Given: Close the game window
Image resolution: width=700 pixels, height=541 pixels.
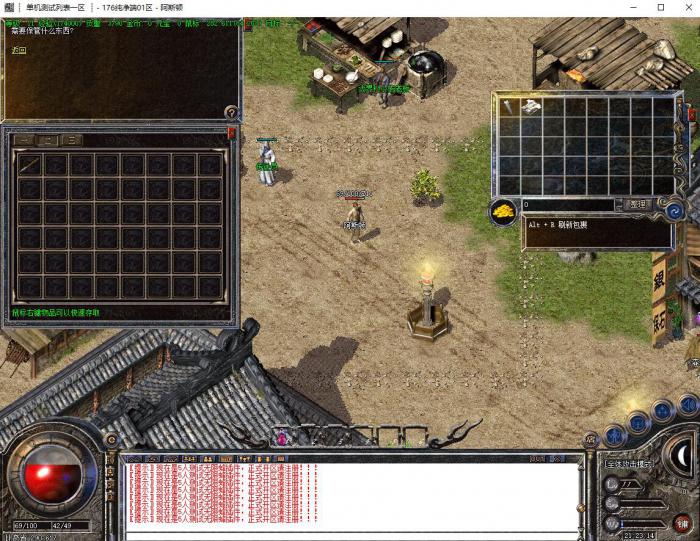Looking at the screenshot, I should (687, 7).
